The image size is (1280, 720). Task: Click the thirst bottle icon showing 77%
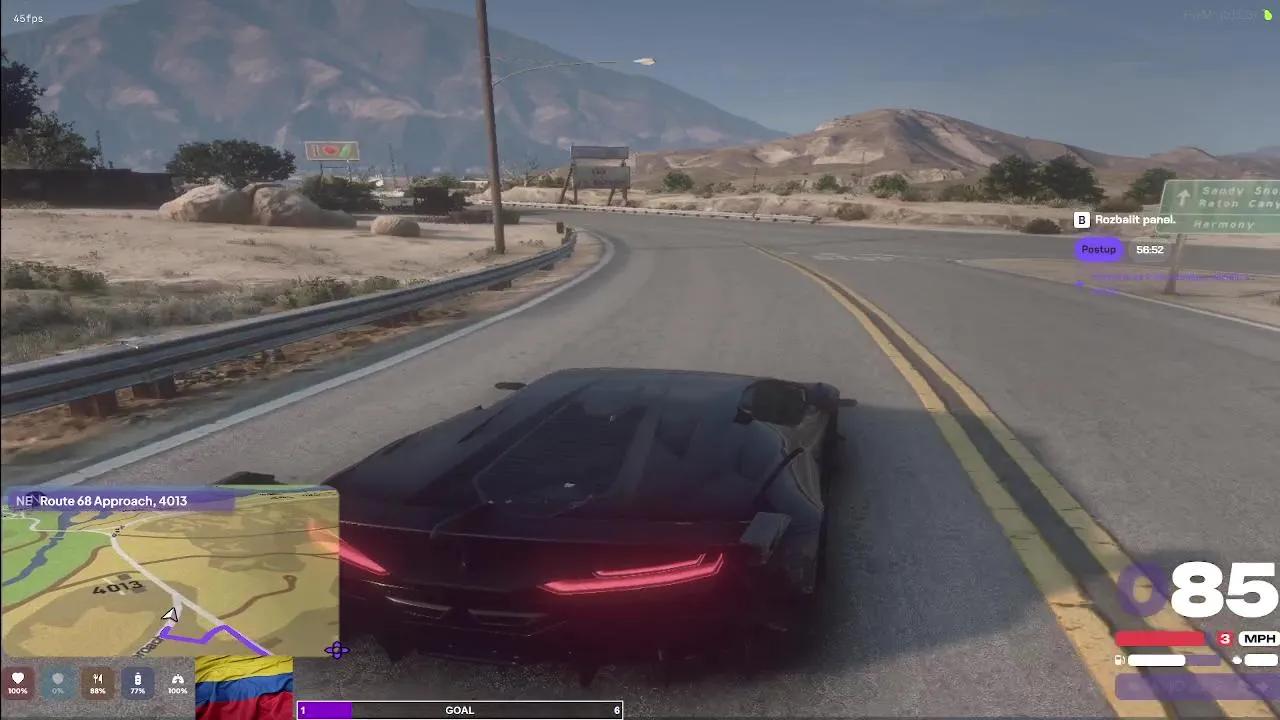coord(137,681)
